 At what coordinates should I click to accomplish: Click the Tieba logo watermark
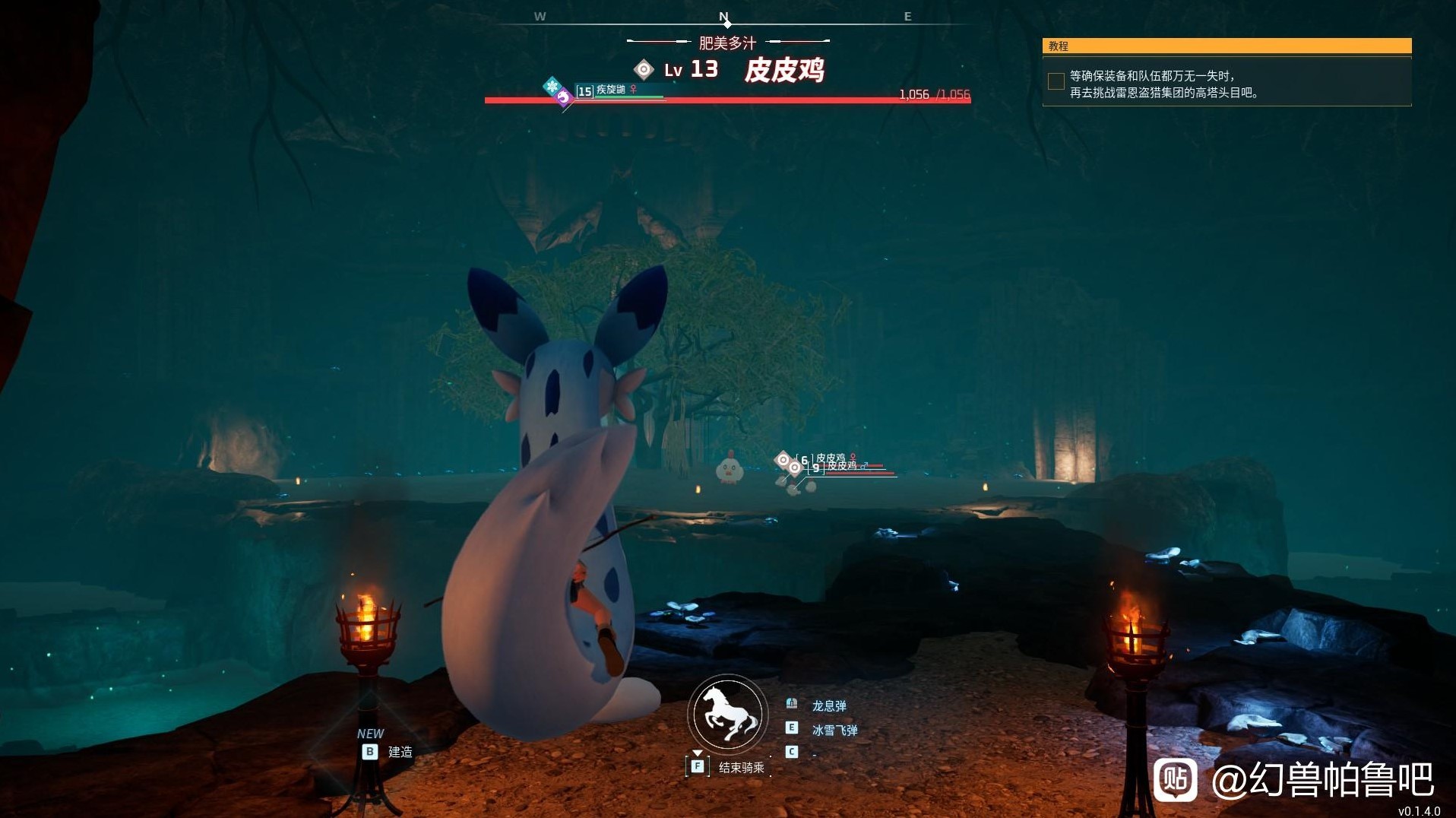point(1175,780)
